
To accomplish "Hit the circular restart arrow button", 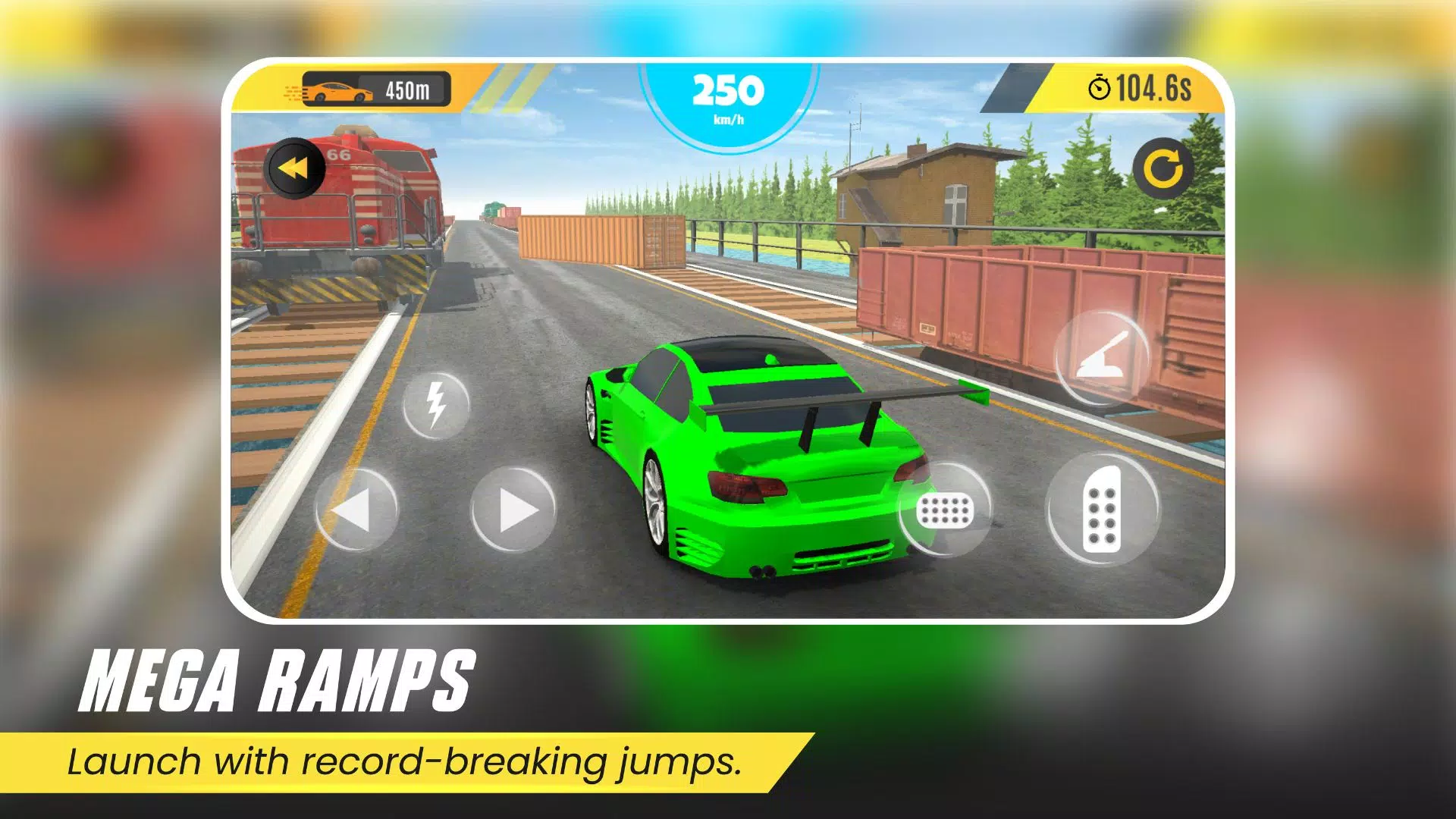I will point(1163,168).
